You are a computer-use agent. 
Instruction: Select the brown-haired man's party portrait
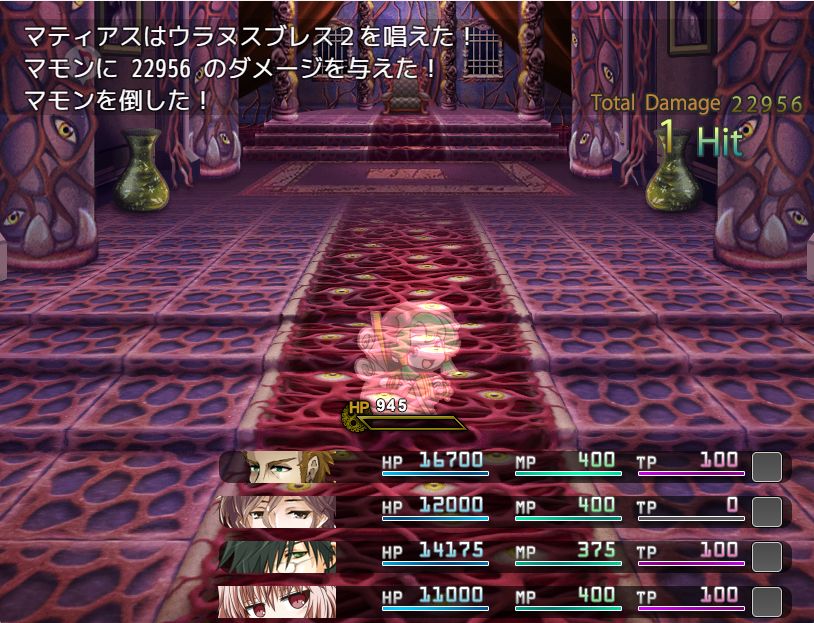click(x=278, y=467)
